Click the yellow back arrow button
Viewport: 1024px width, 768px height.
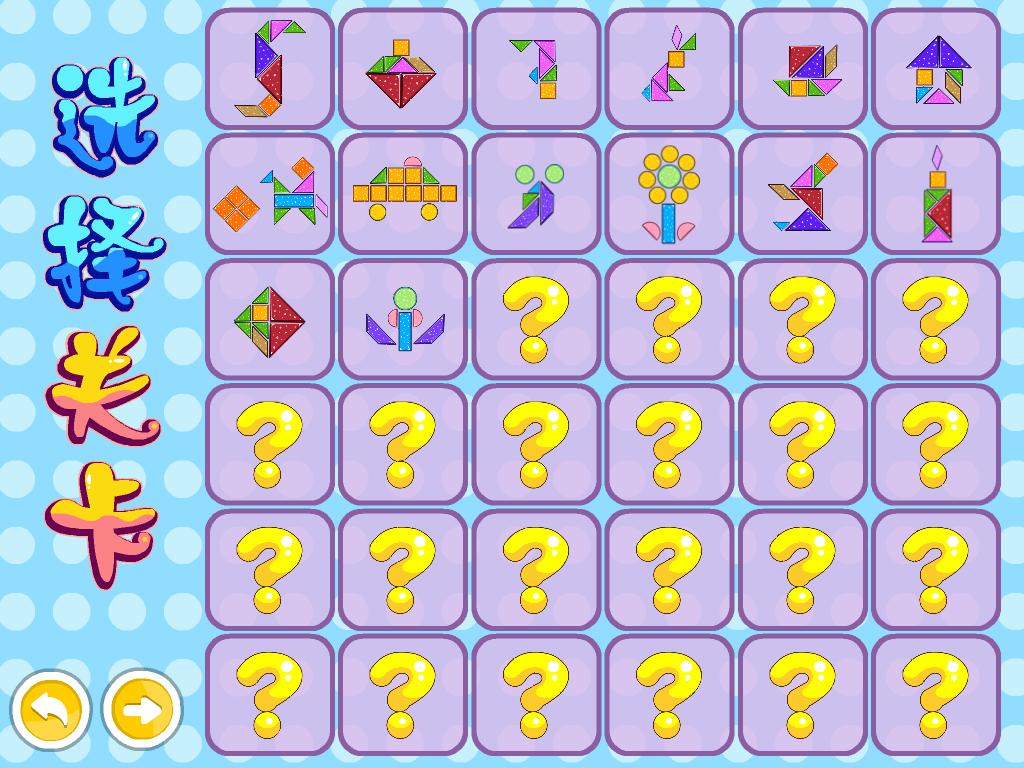pos(51,709)
